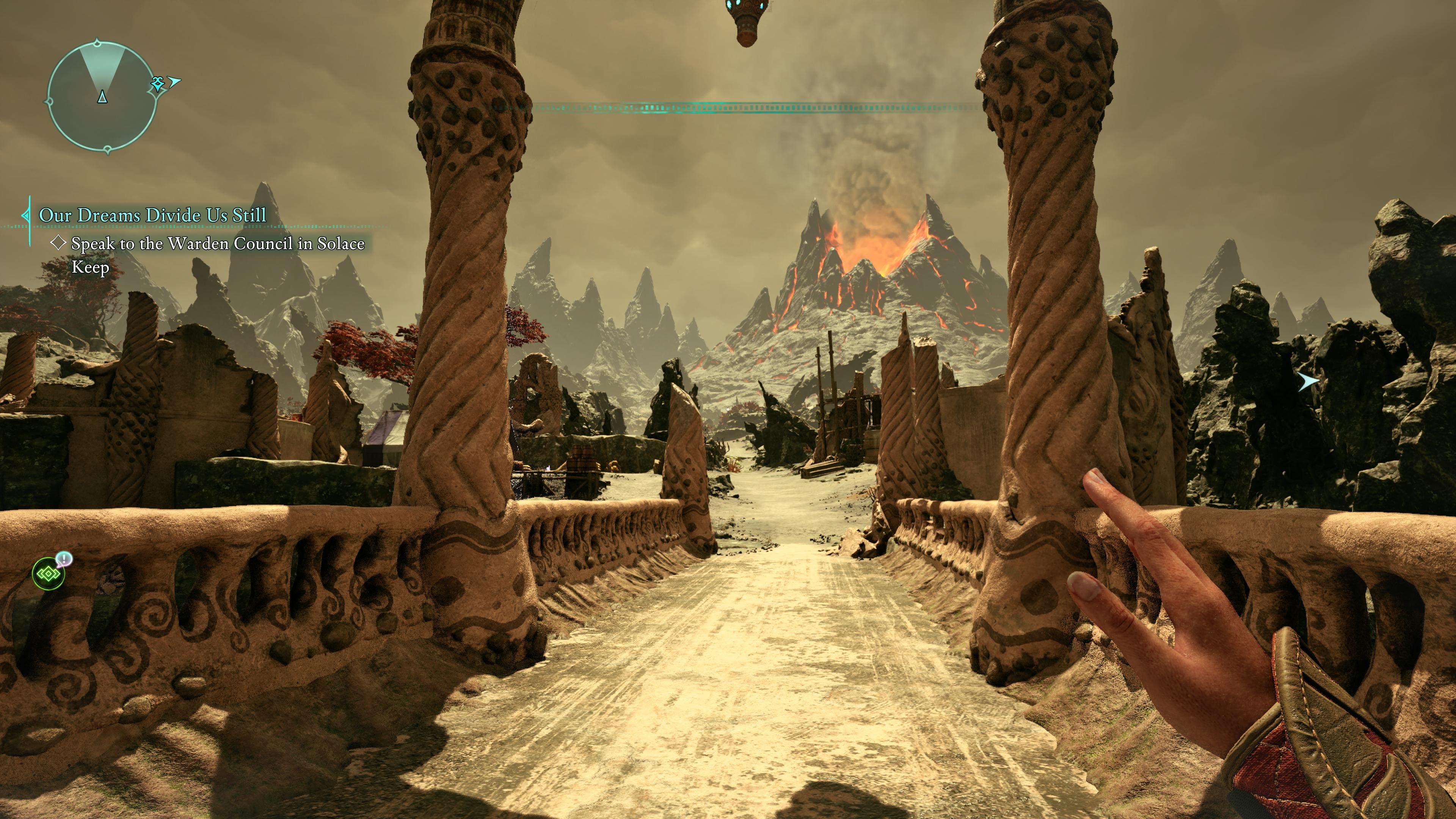Open the green notification icon with exclamation mark
Image resolution: width=1456 pixels, height=819 pixels.
(49, 573)
